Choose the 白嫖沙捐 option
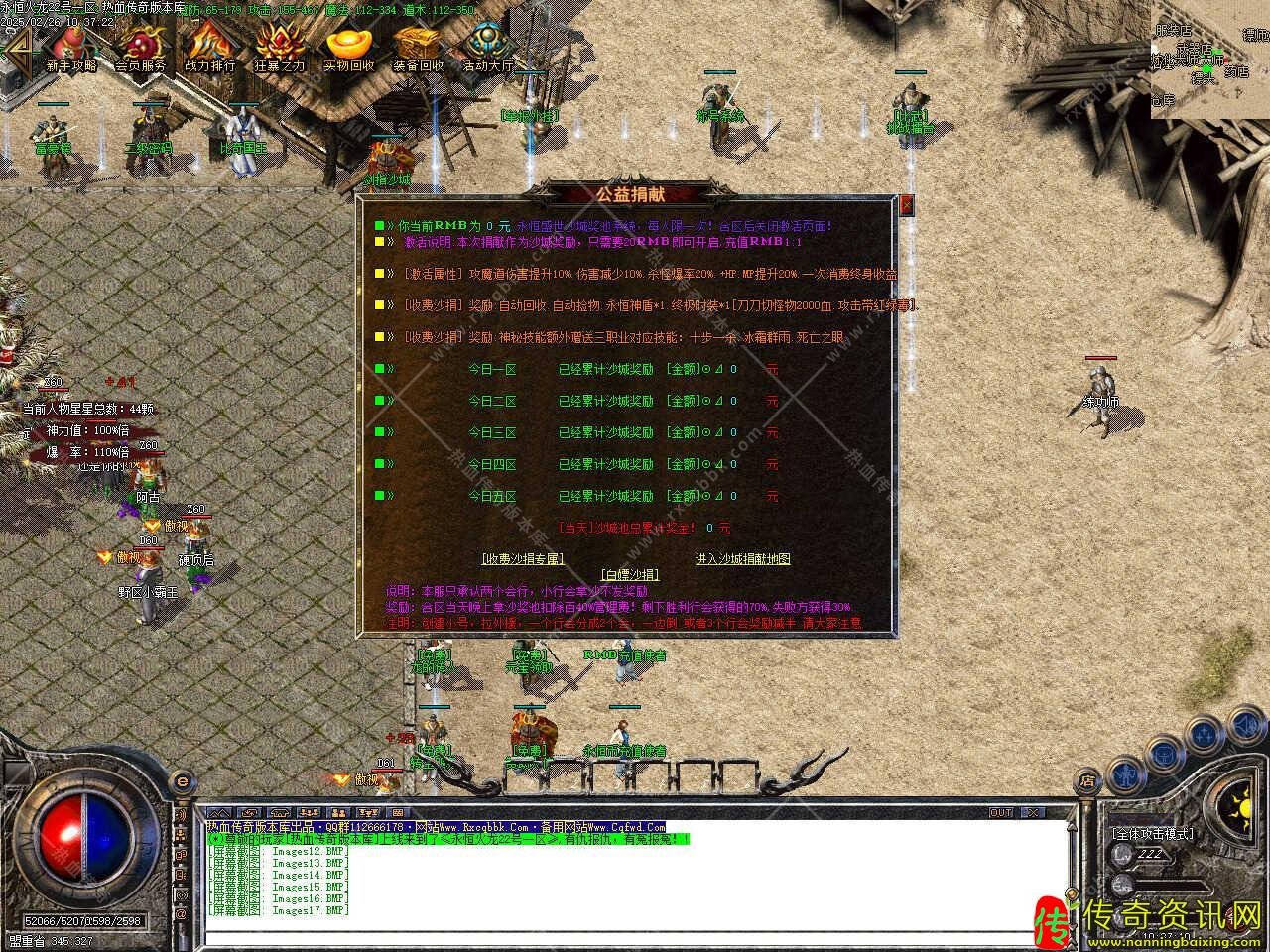The width and height of the screenshot is (1270, 952). click(x=630, y=575)
